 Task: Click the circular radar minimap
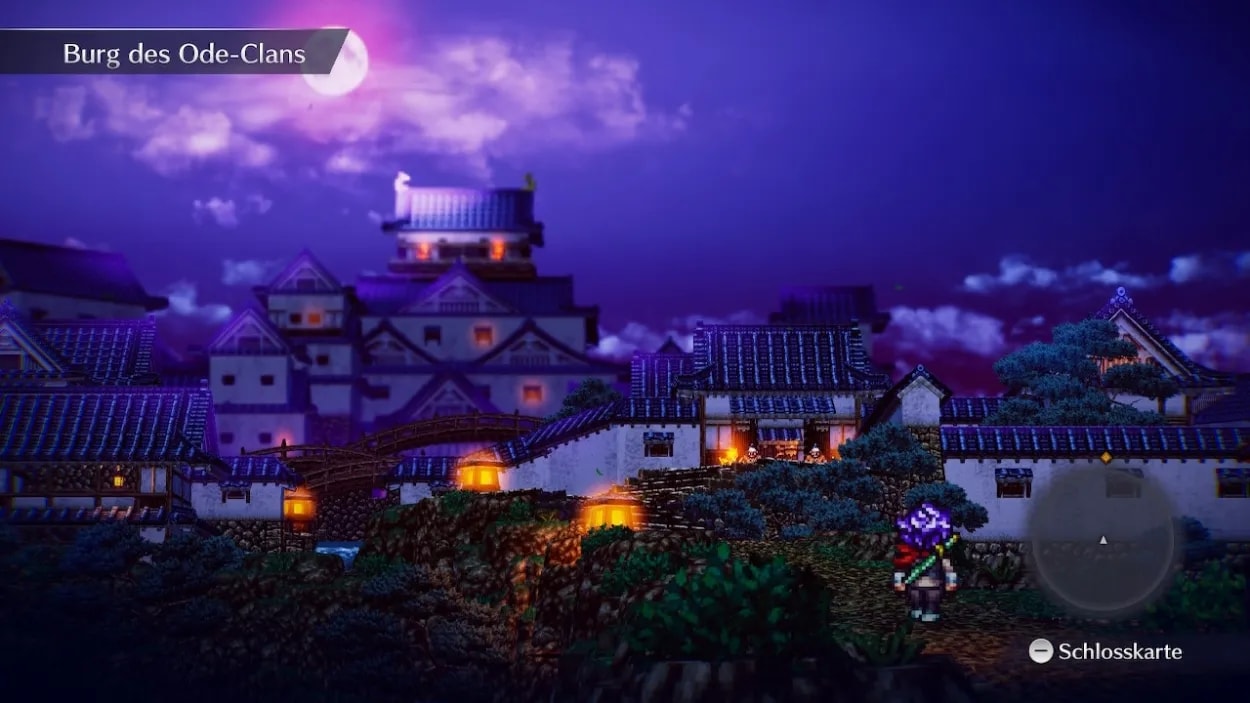1103,539
